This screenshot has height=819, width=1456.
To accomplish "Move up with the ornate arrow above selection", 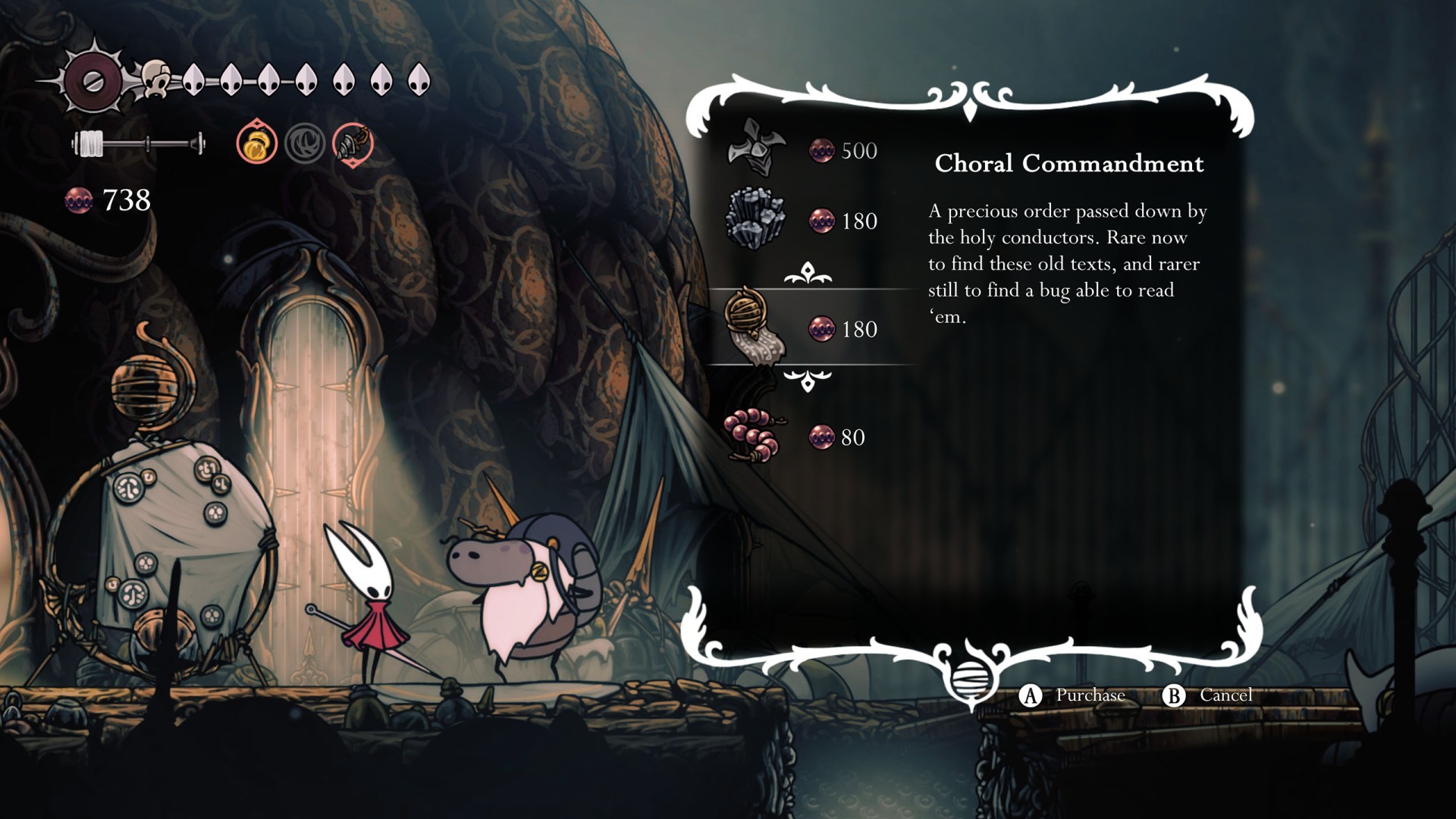I will pyautogui.click(x=808, y=273).
